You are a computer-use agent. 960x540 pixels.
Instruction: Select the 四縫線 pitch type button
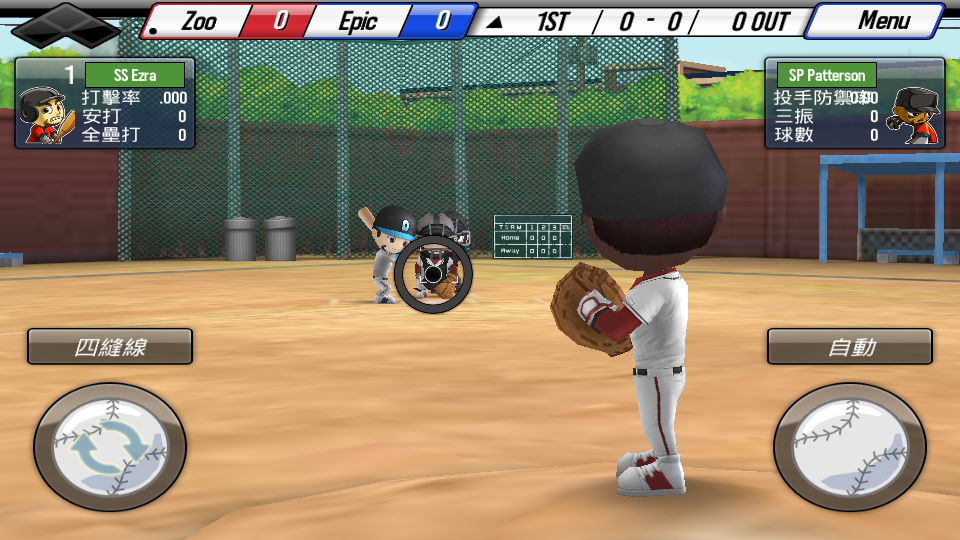click(110, 347)
